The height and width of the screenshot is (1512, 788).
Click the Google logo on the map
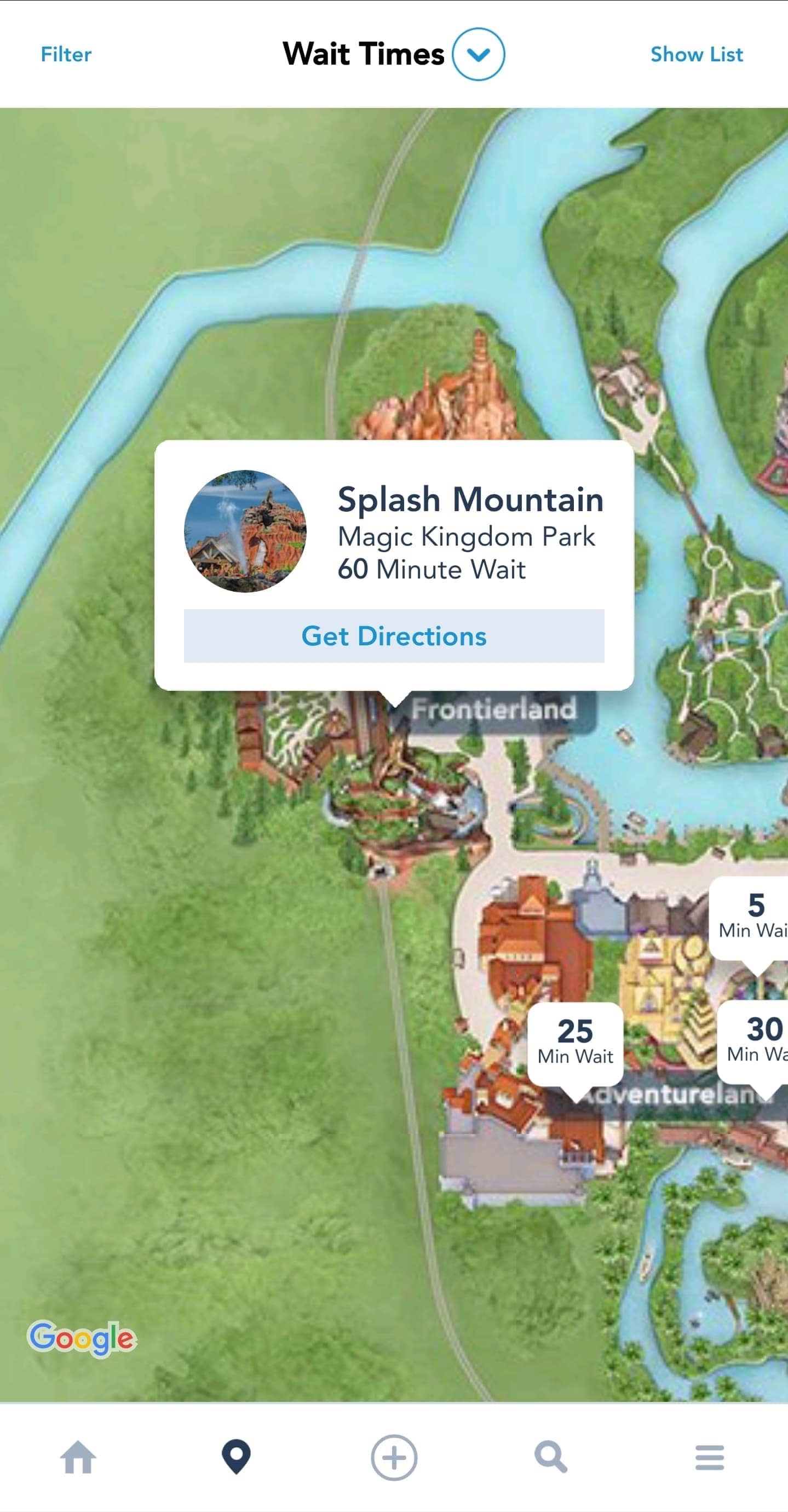[82, 1338]
